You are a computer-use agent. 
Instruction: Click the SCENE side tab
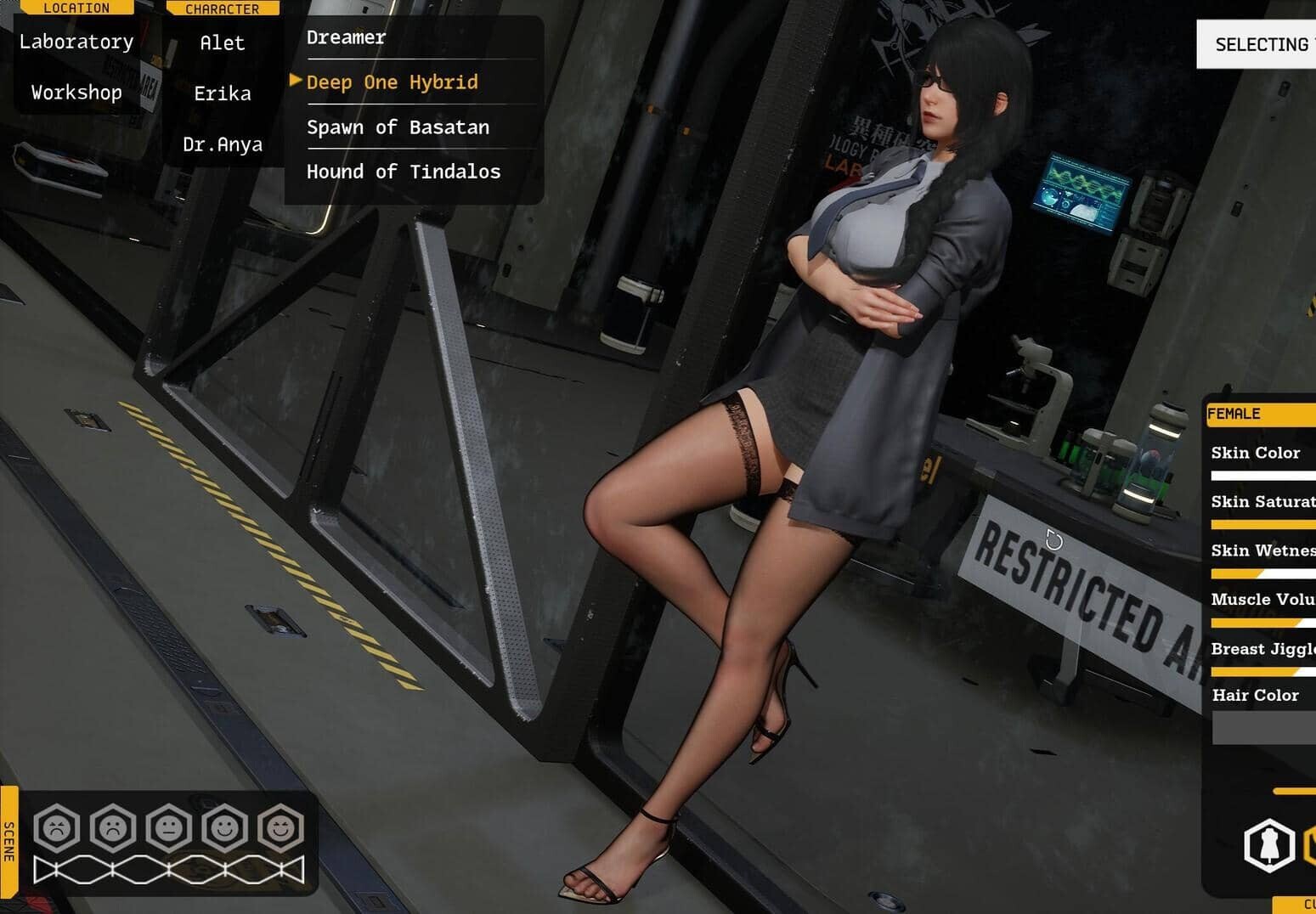pyautogui.click(x=8, y=840)
